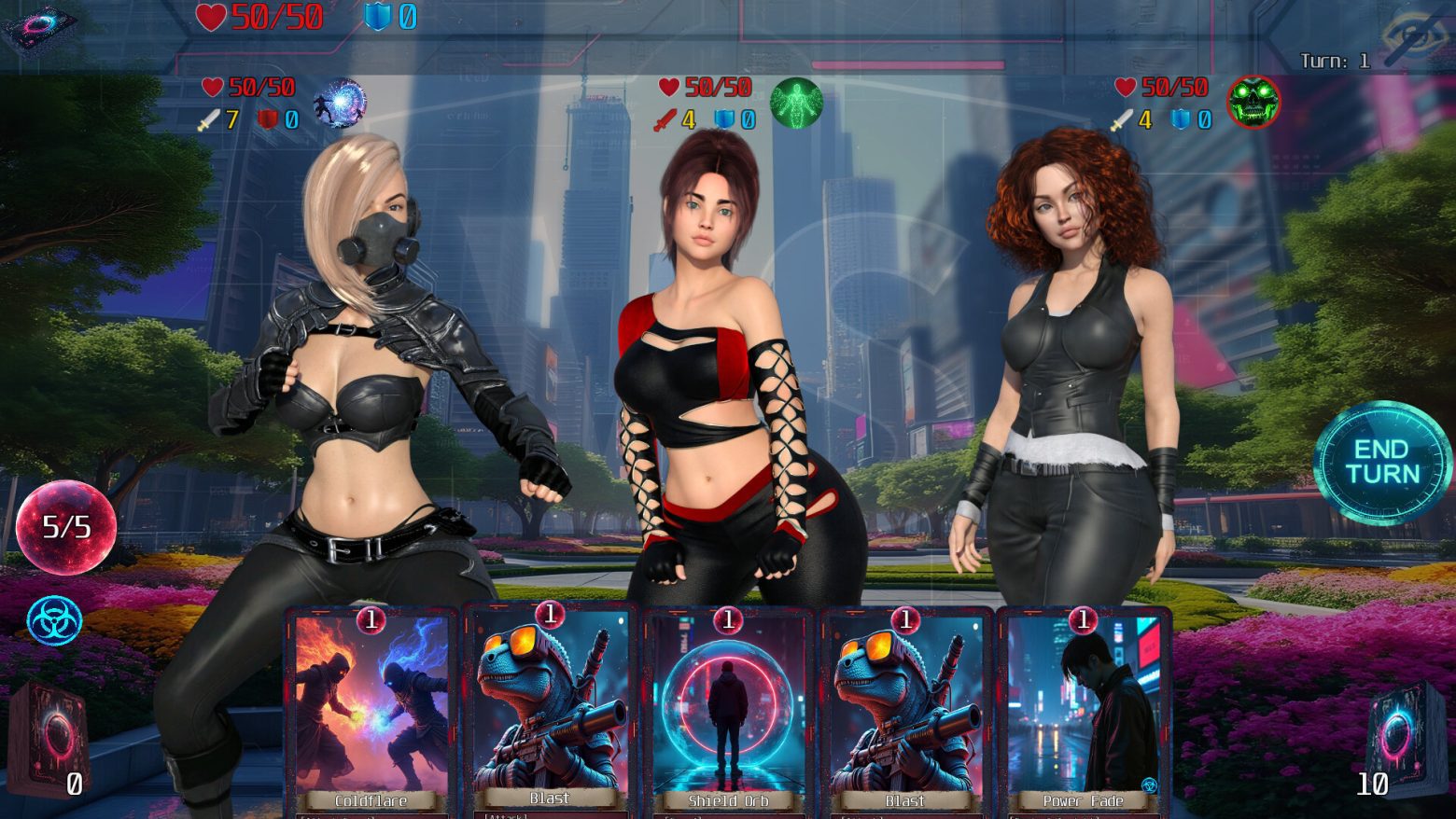The height and width of the screenshot is (819, 1456).
Task: Inspect the glowing green figure enemy icon
Action: pos(796,103)
